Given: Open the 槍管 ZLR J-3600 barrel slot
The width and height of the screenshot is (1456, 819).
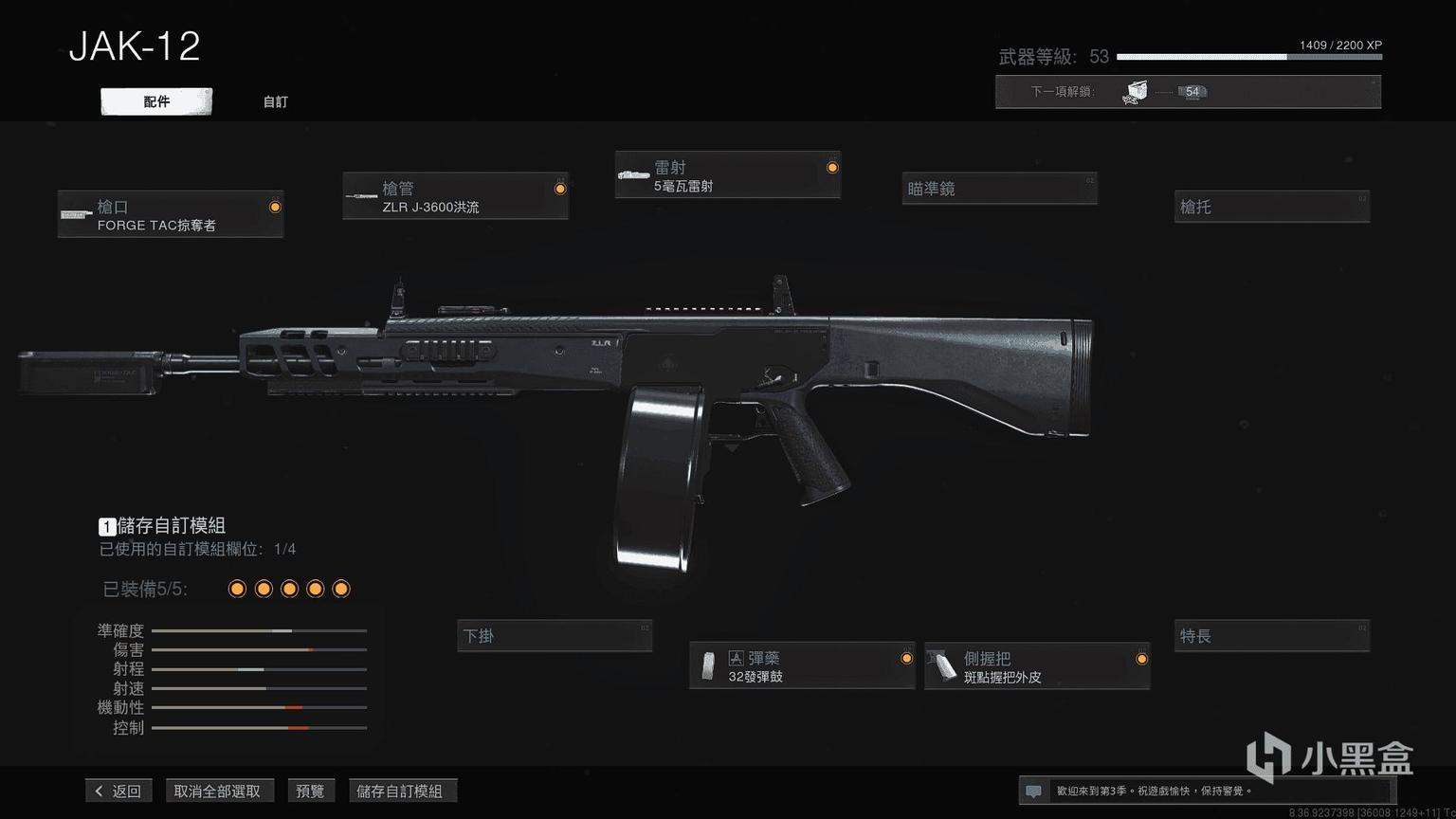Looking at the screenshot, I should coord(455,197).
